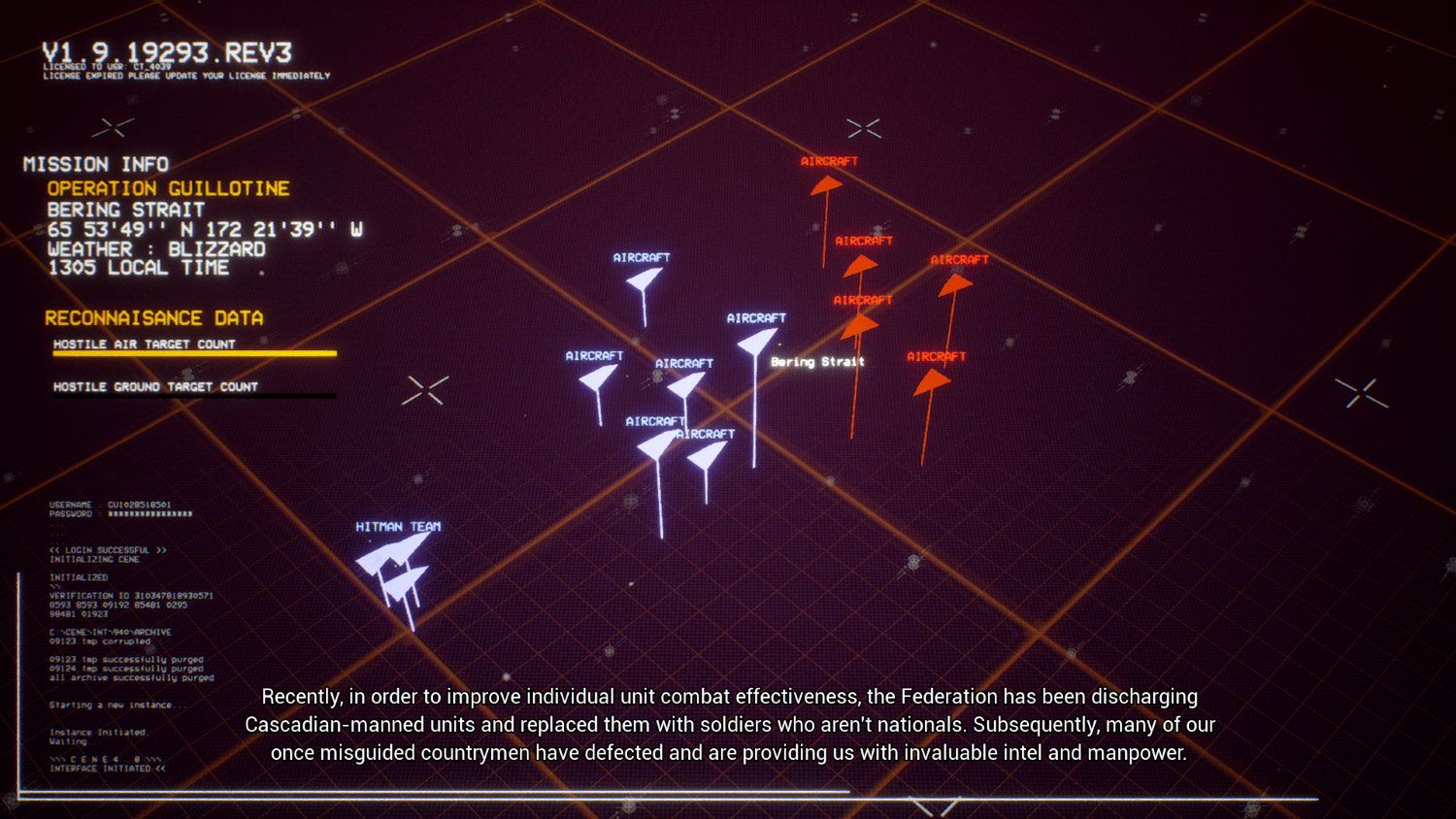1456x819 pixels.
Task: Click the crosshair marker on the left grid
Action: (425, 390)
